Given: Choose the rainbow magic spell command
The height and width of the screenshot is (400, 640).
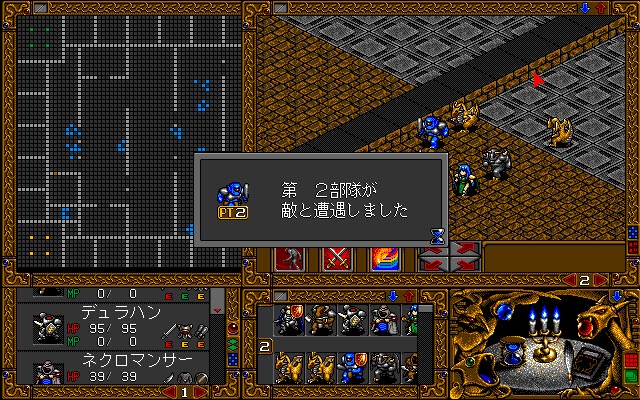Looking at the screenshot, I should click(385, 257).
